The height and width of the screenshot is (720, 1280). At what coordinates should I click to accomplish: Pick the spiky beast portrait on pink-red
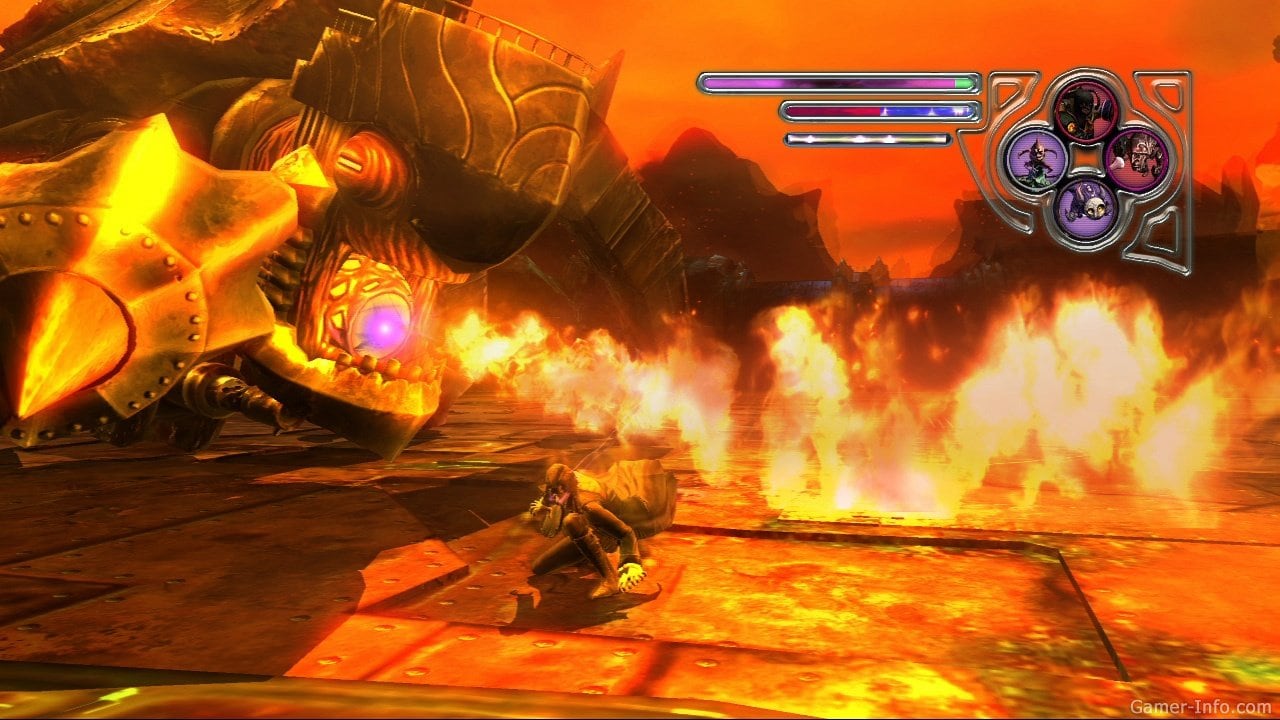[1136, 158]
